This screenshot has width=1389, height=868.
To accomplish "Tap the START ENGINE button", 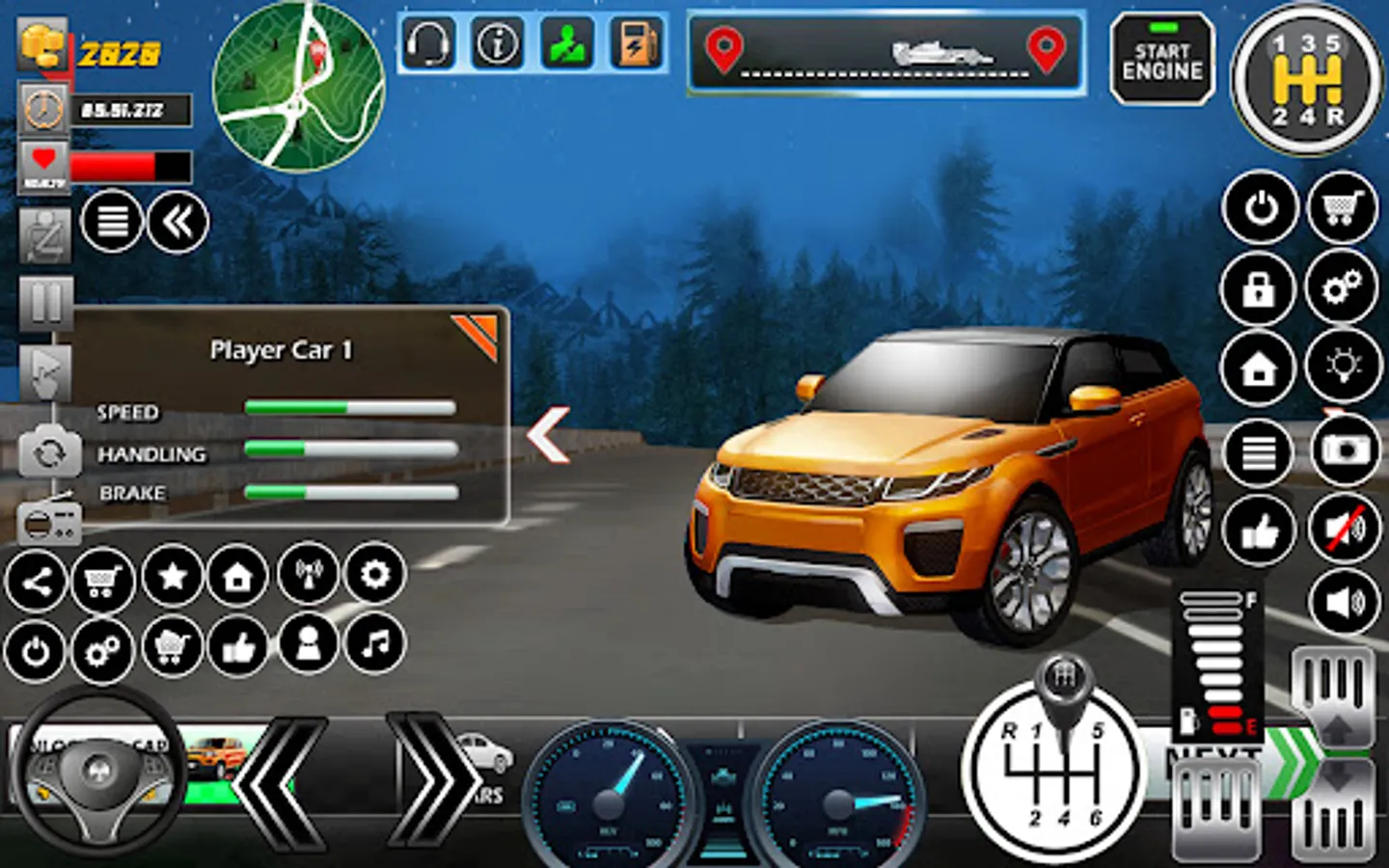I will tap(1161, 60).
